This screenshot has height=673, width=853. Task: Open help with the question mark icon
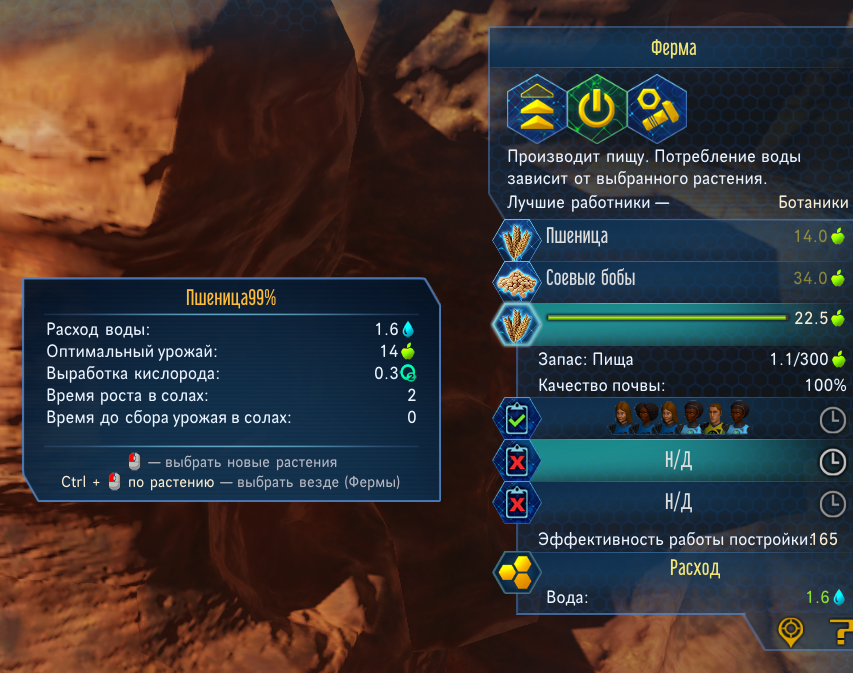(839, 631)
